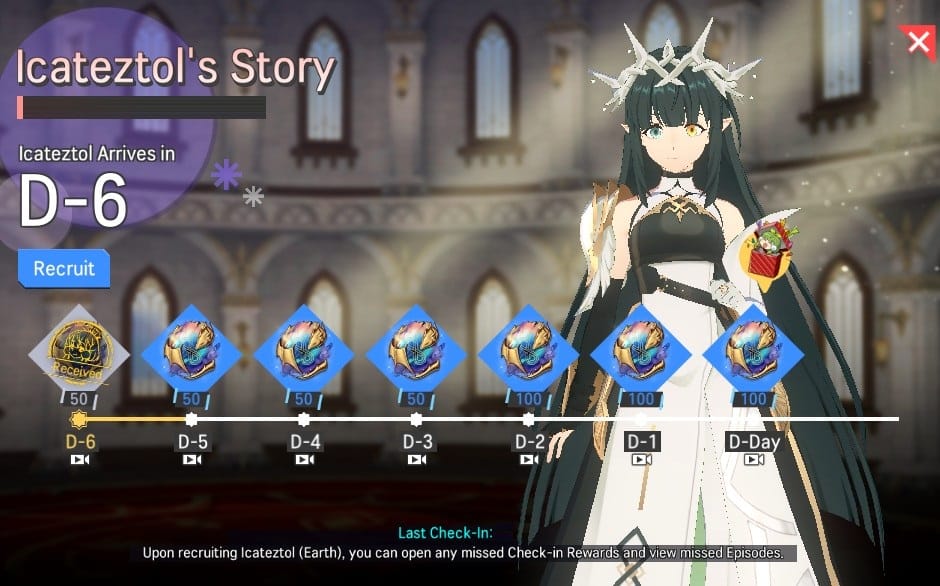Watch the D-2 episode video
The image size is (940, 586).
(530, 460)
